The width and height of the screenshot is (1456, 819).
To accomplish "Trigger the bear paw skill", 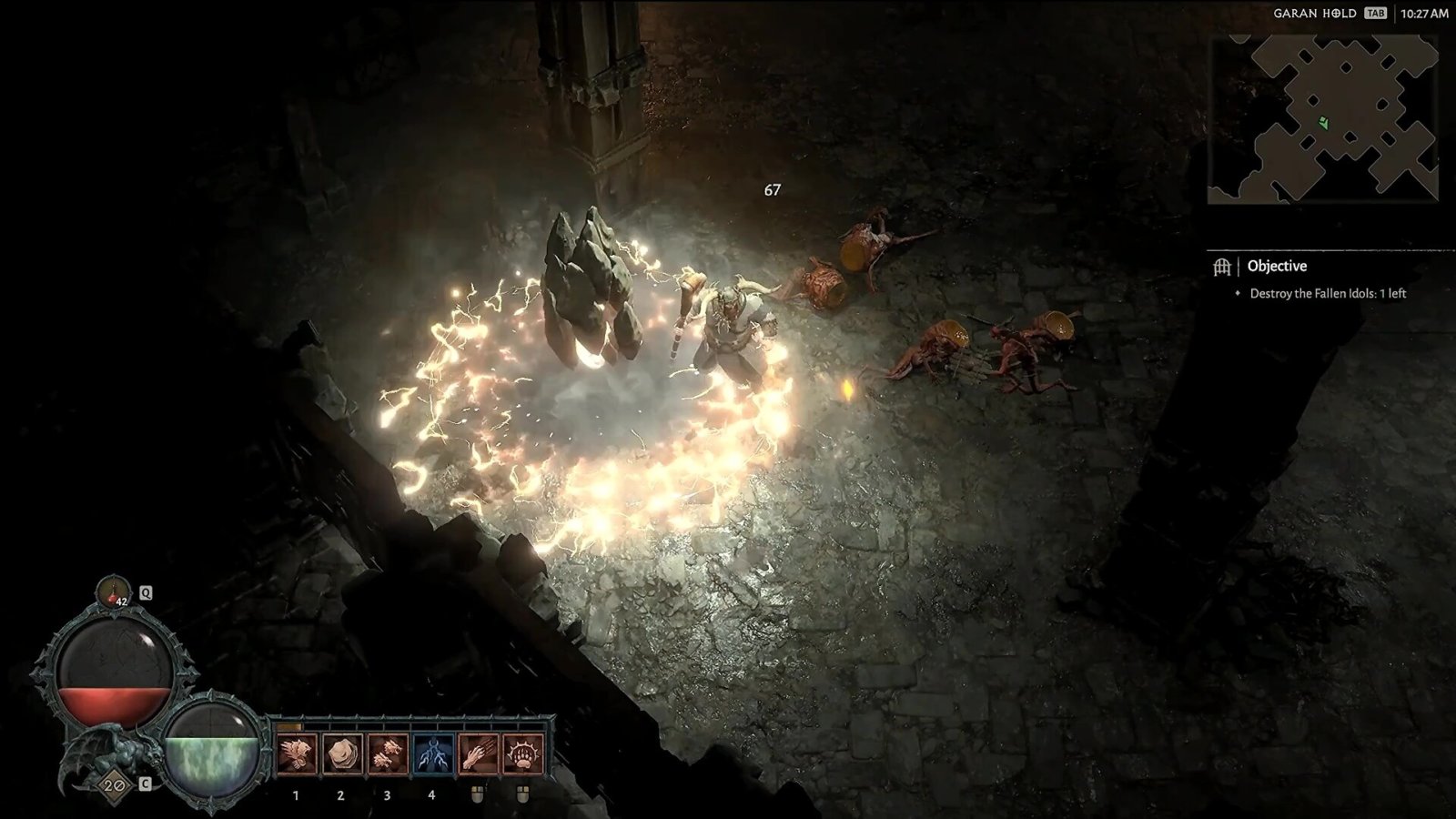I will point(522,754).
